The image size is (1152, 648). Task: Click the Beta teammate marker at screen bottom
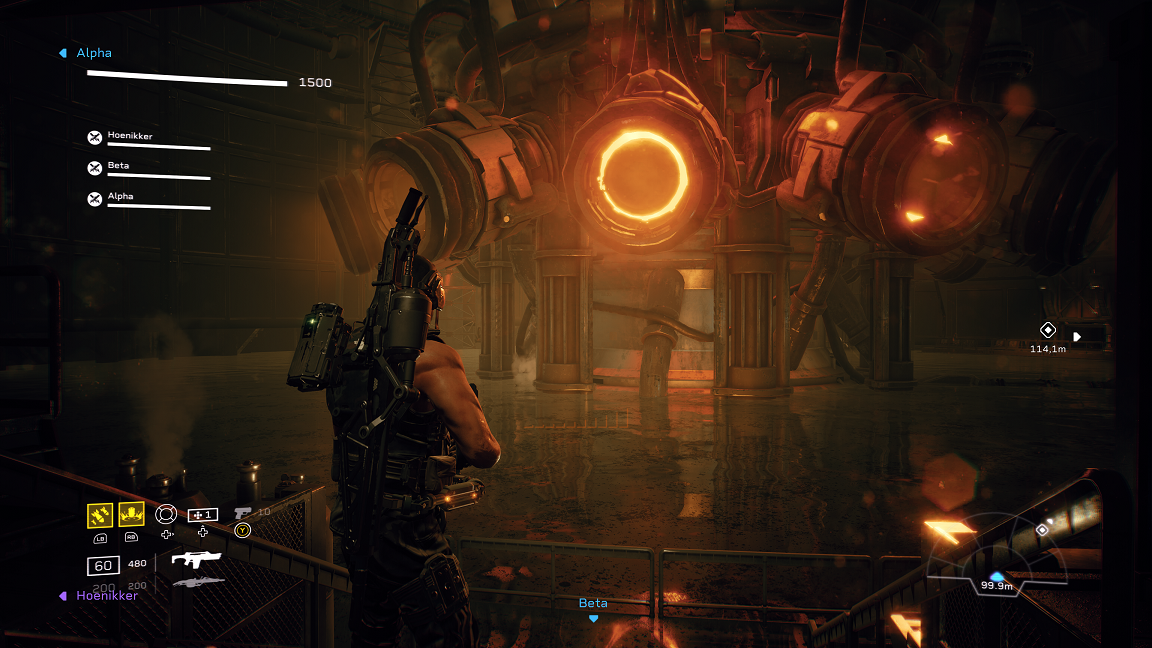593,608
